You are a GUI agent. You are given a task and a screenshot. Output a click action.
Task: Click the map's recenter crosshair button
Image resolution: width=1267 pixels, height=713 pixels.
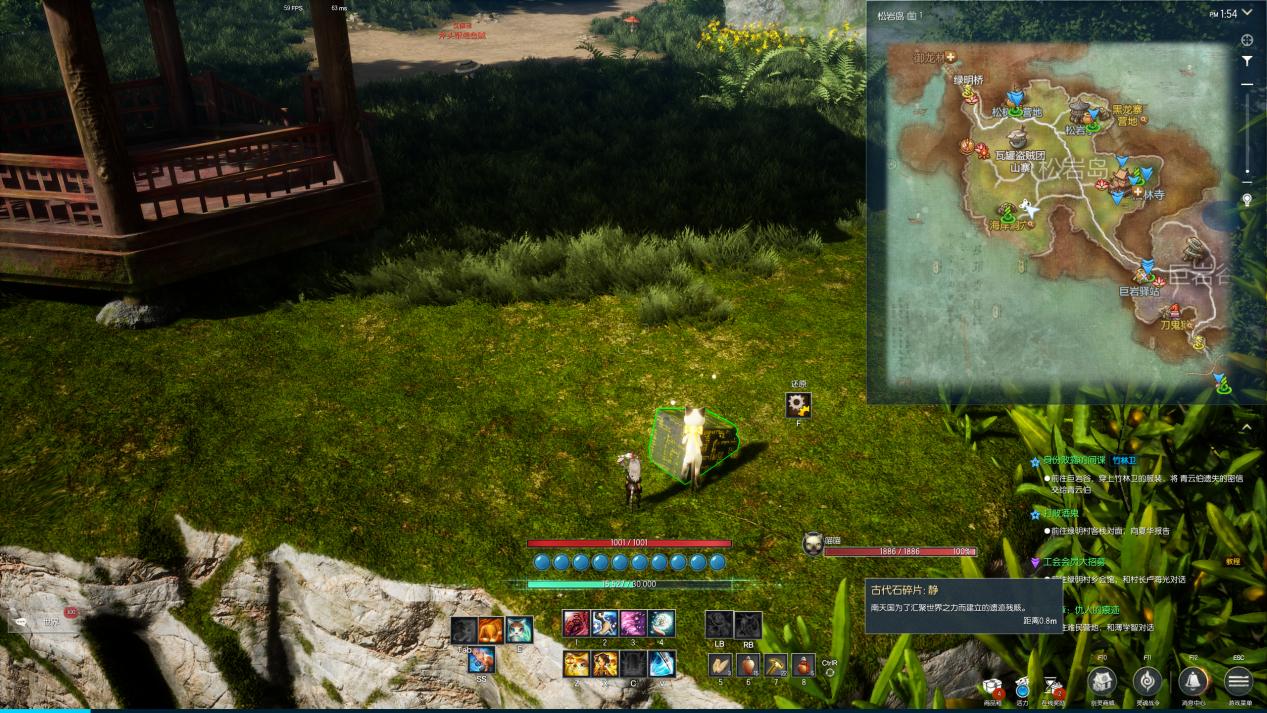1247,40
